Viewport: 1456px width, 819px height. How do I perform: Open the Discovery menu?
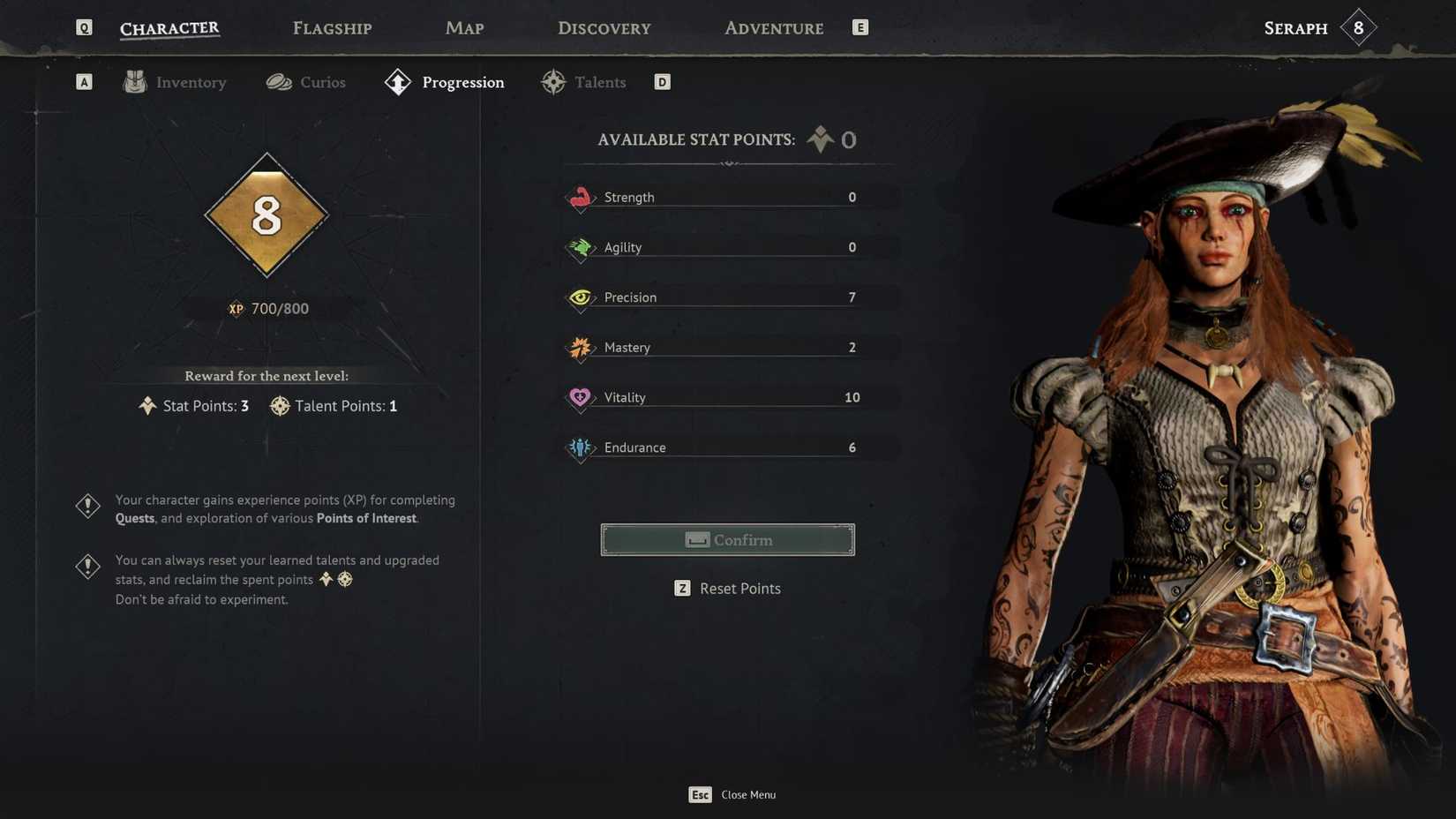point(604,27)
